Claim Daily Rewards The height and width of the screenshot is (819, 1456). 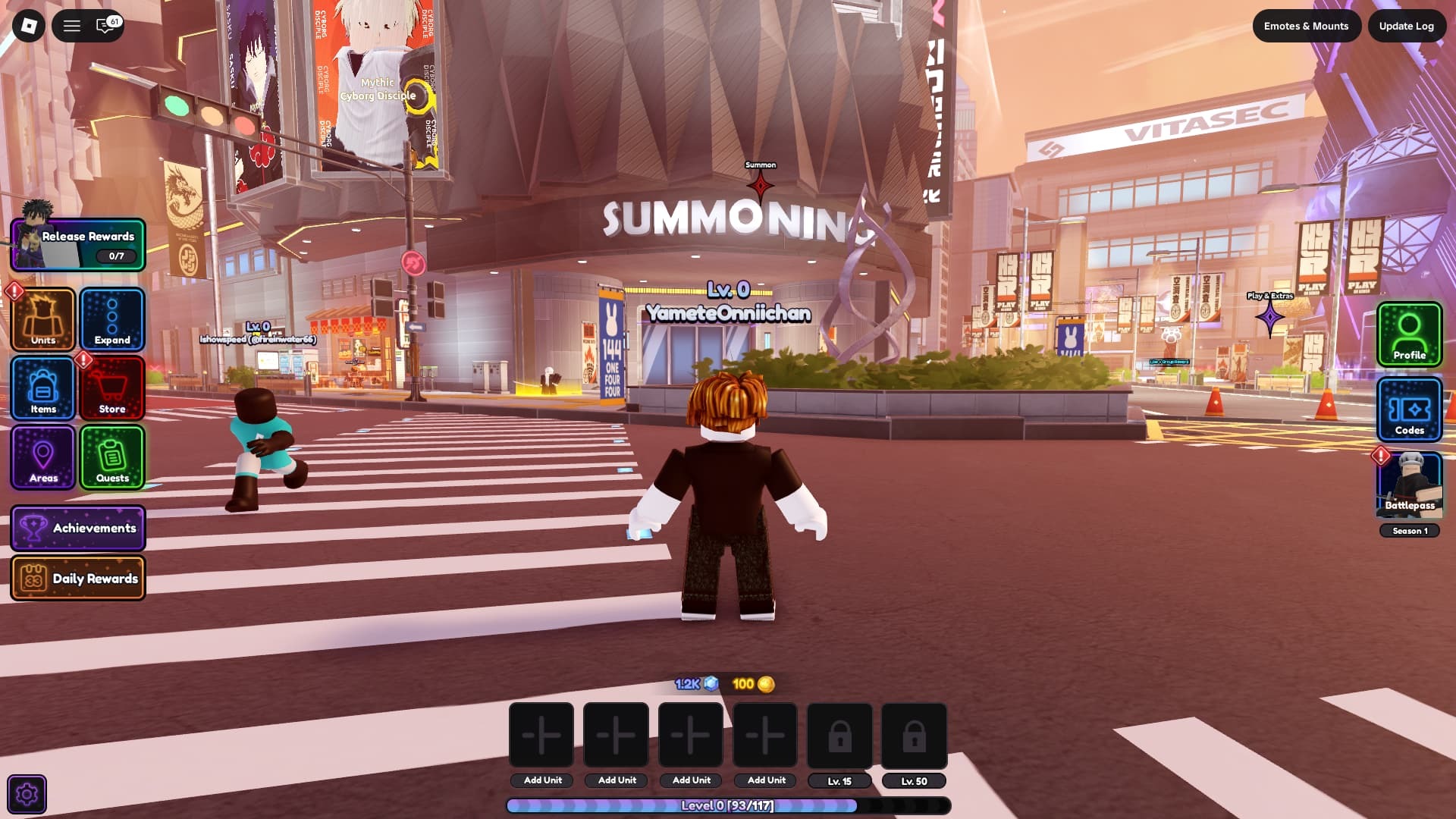[78, 579]
